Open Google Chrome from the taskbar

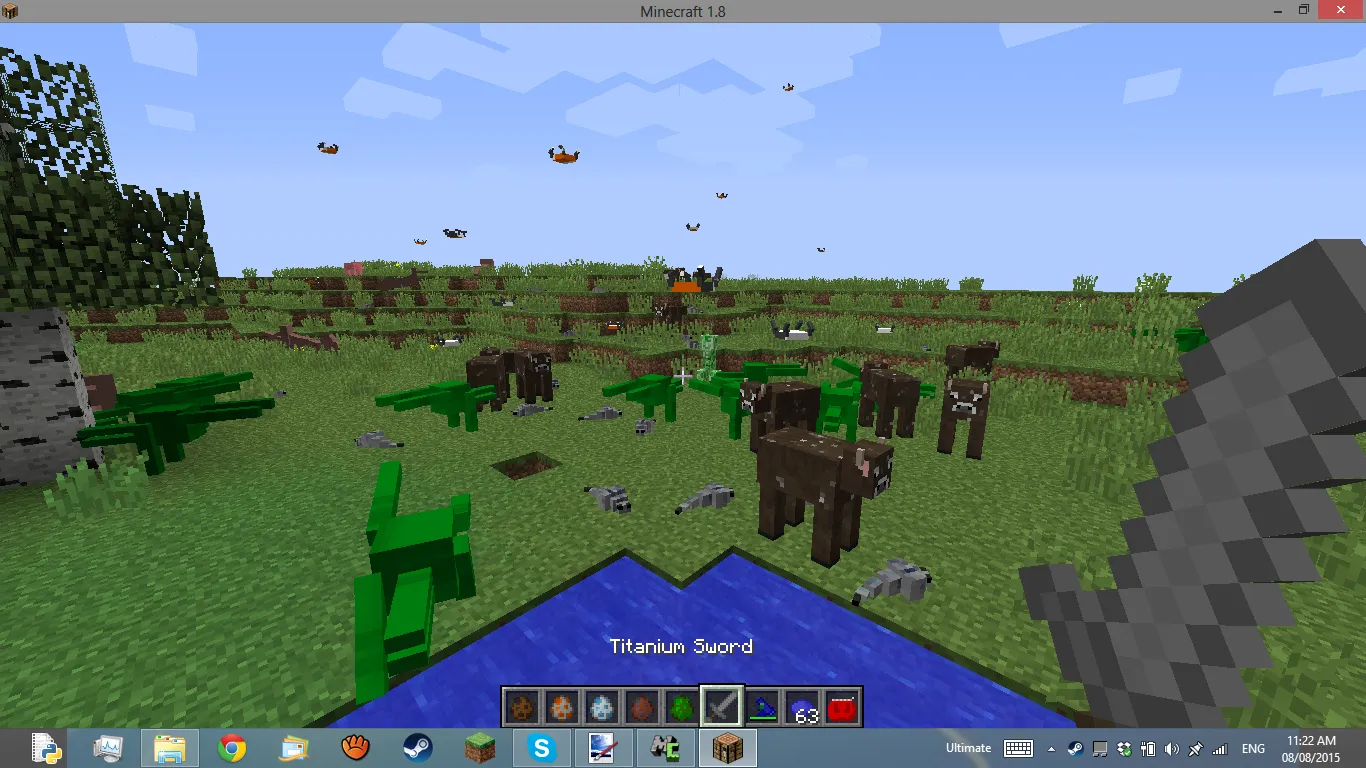pos(232,747)
